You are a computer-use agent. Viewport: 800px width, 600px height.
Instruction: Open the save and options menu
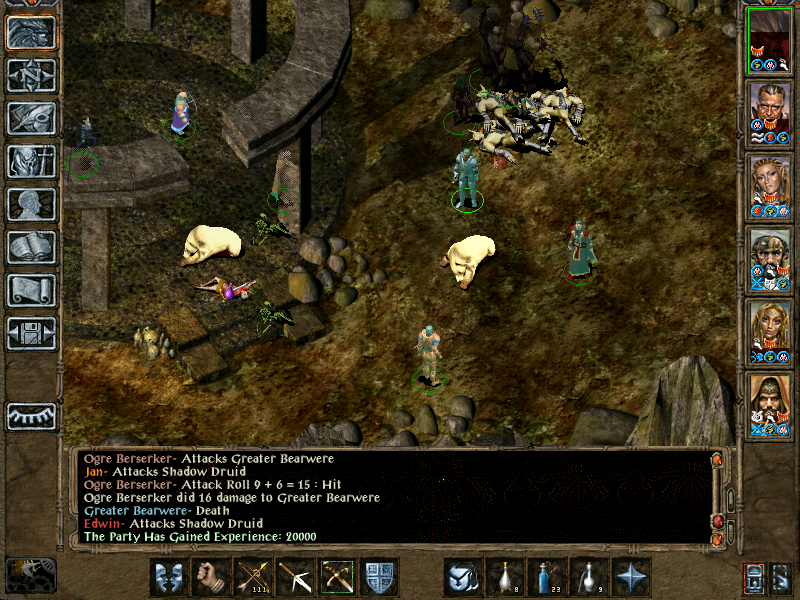(31, 333)
